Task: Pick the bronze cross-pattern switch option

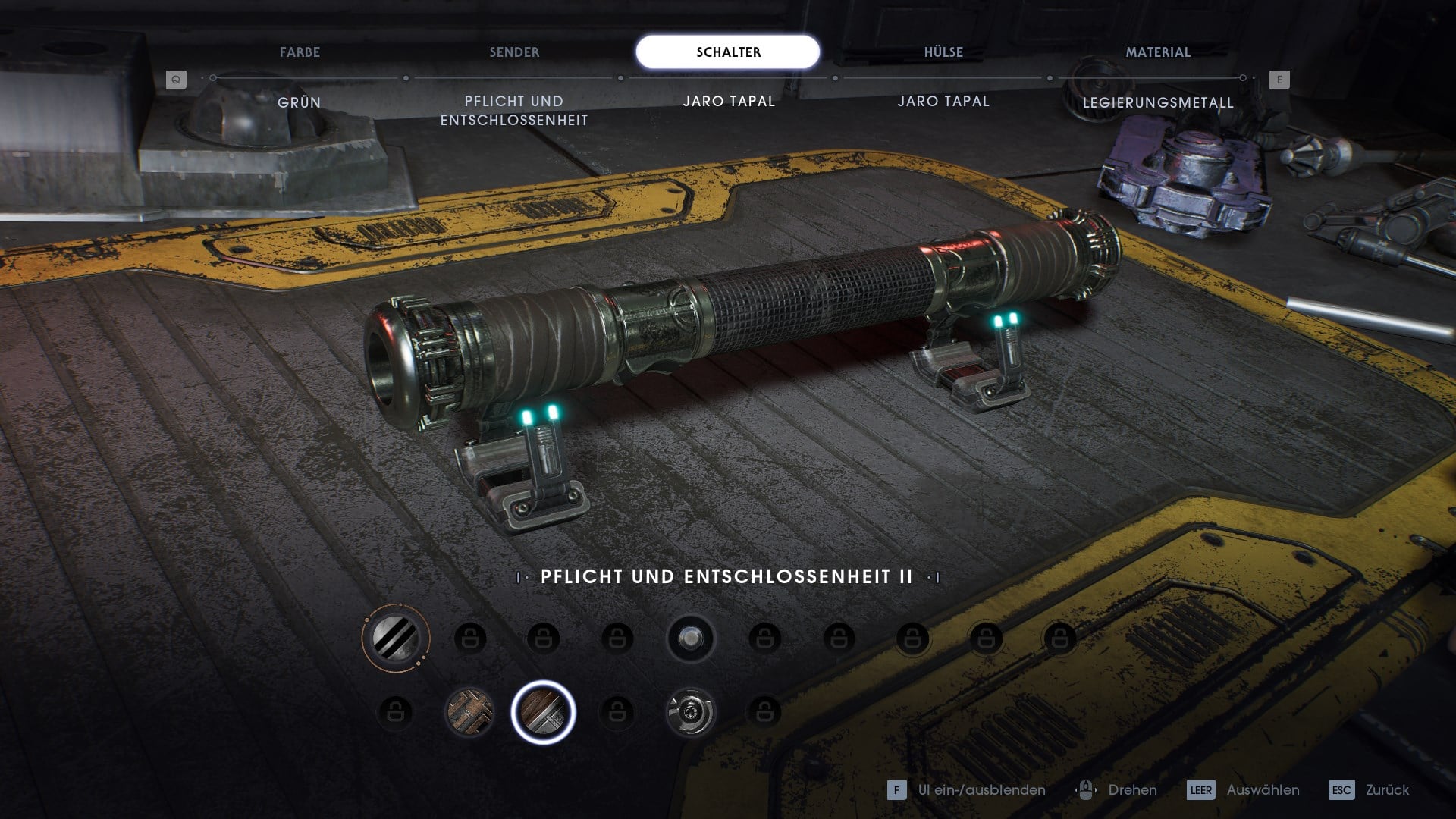Action: [469, 712]
